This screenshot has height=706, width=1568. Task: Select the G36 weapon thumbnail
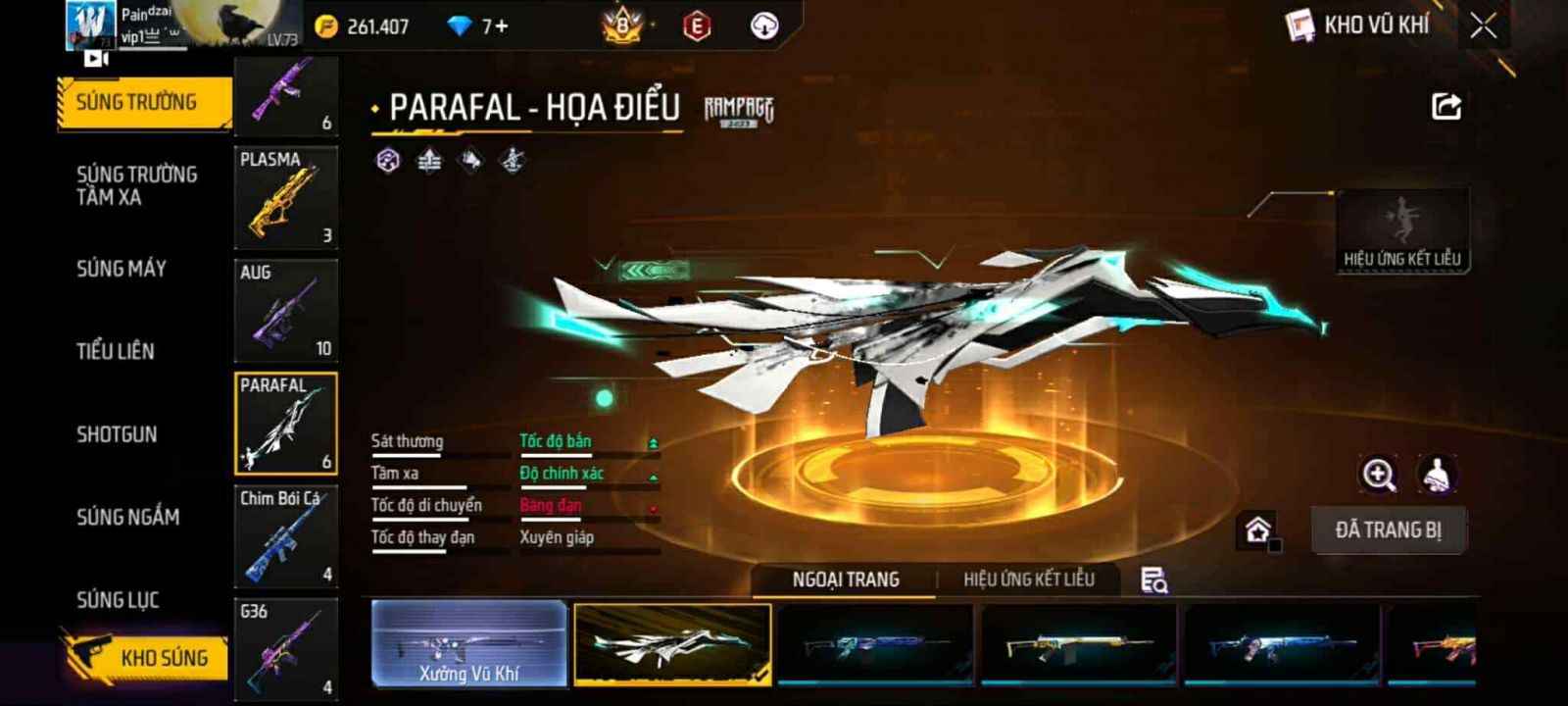285,649
